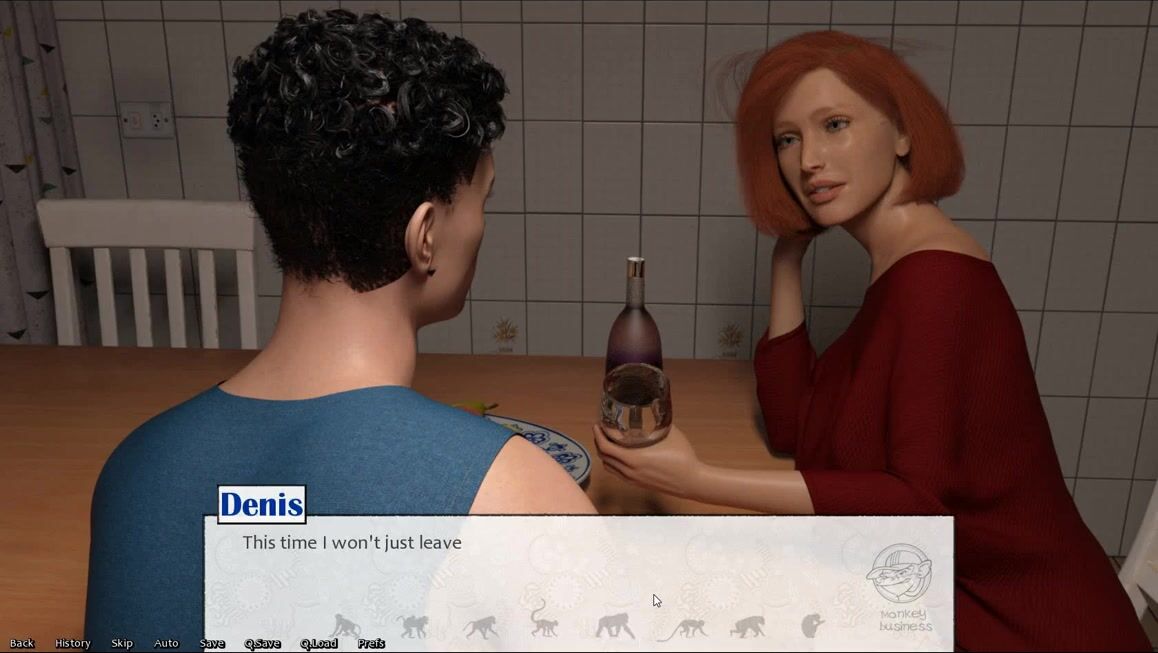1158x653 pixels.
Task: Activate Skip mode
Action: [122, 643]
